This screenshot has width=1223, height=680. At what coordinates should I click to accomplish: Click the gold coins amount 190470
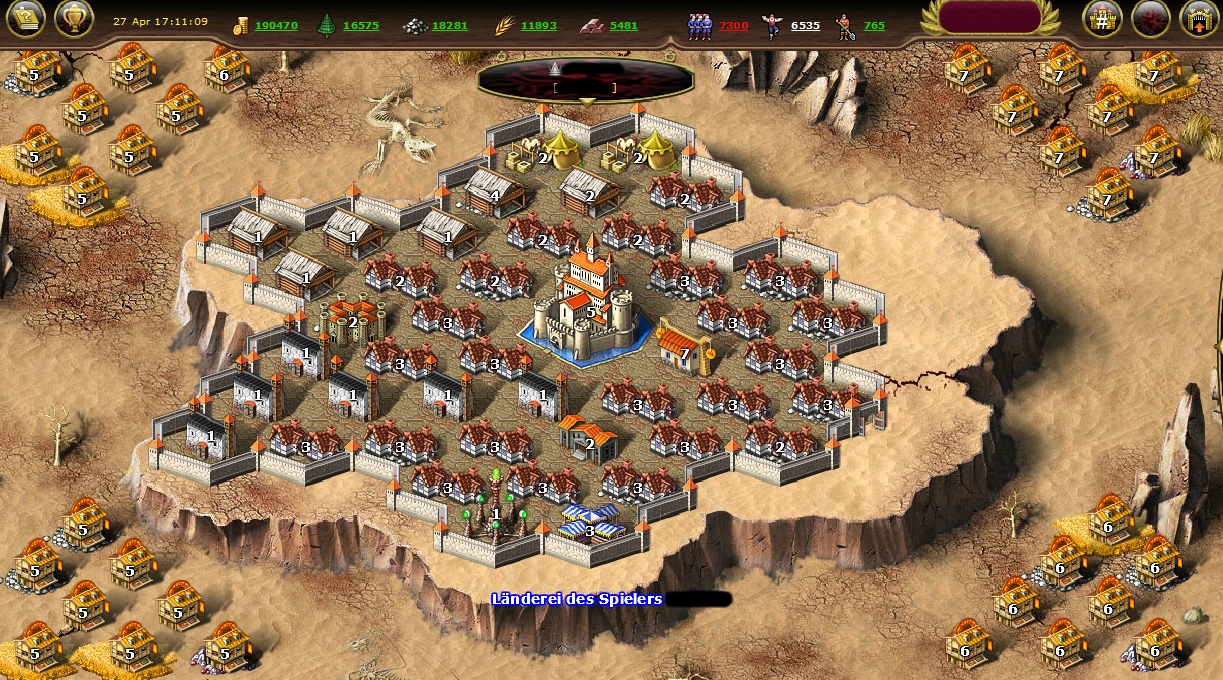275,25
